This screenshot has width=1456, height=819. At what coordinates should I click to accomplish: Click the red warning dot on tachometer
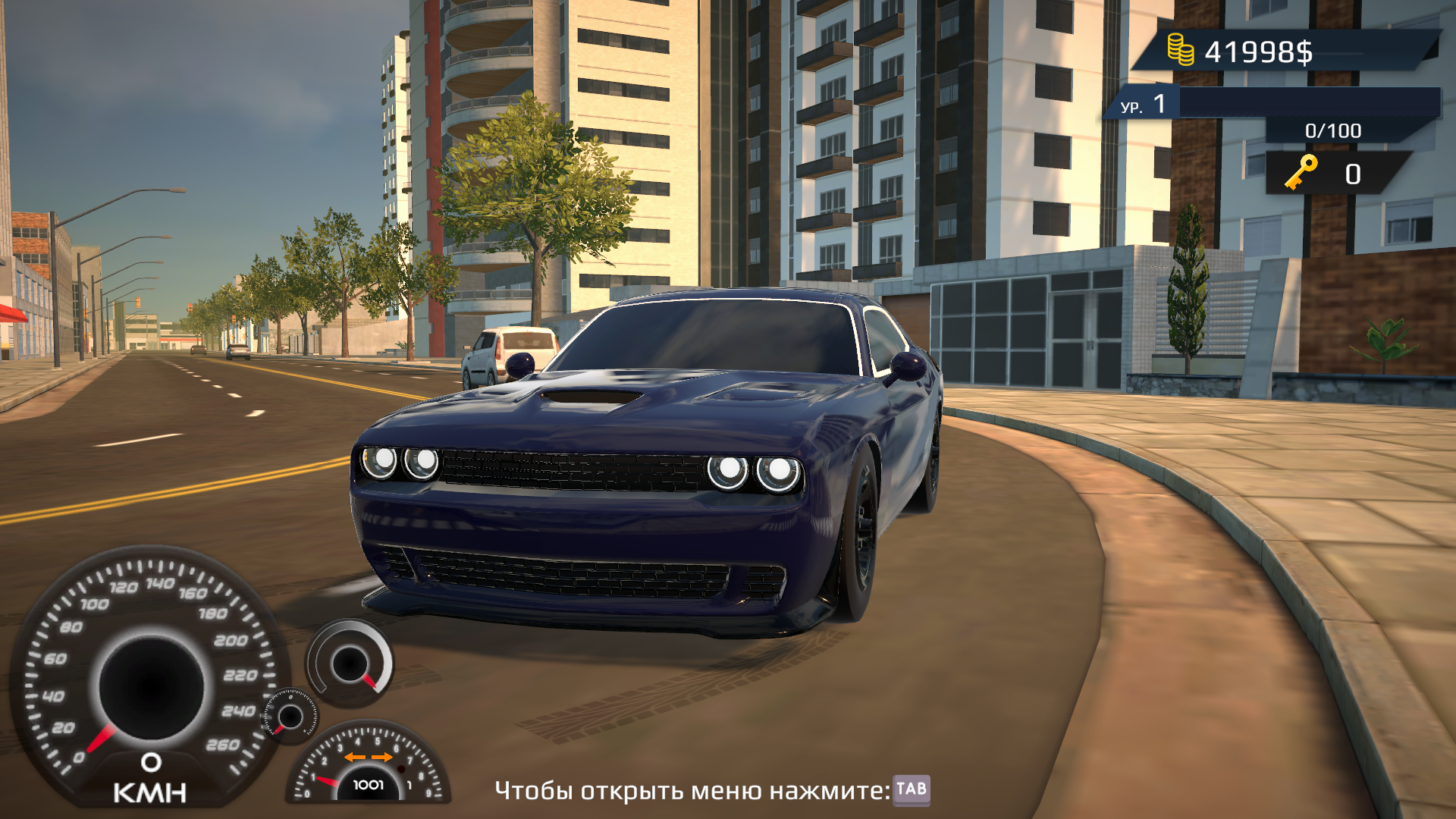tap(401, 768)
